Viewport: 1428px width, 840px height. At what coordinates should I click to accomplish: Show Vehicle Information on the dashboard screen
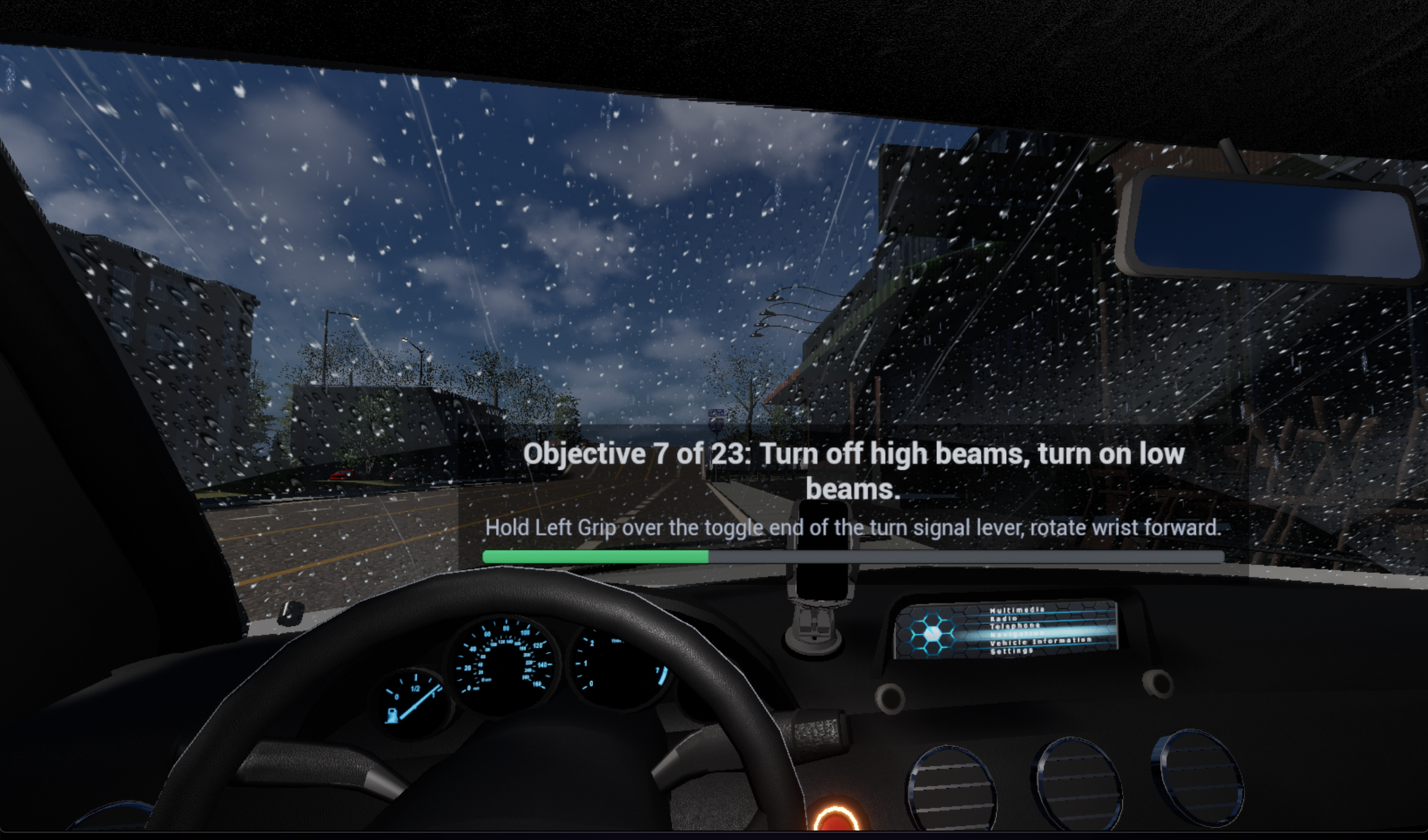point(1040,641)
